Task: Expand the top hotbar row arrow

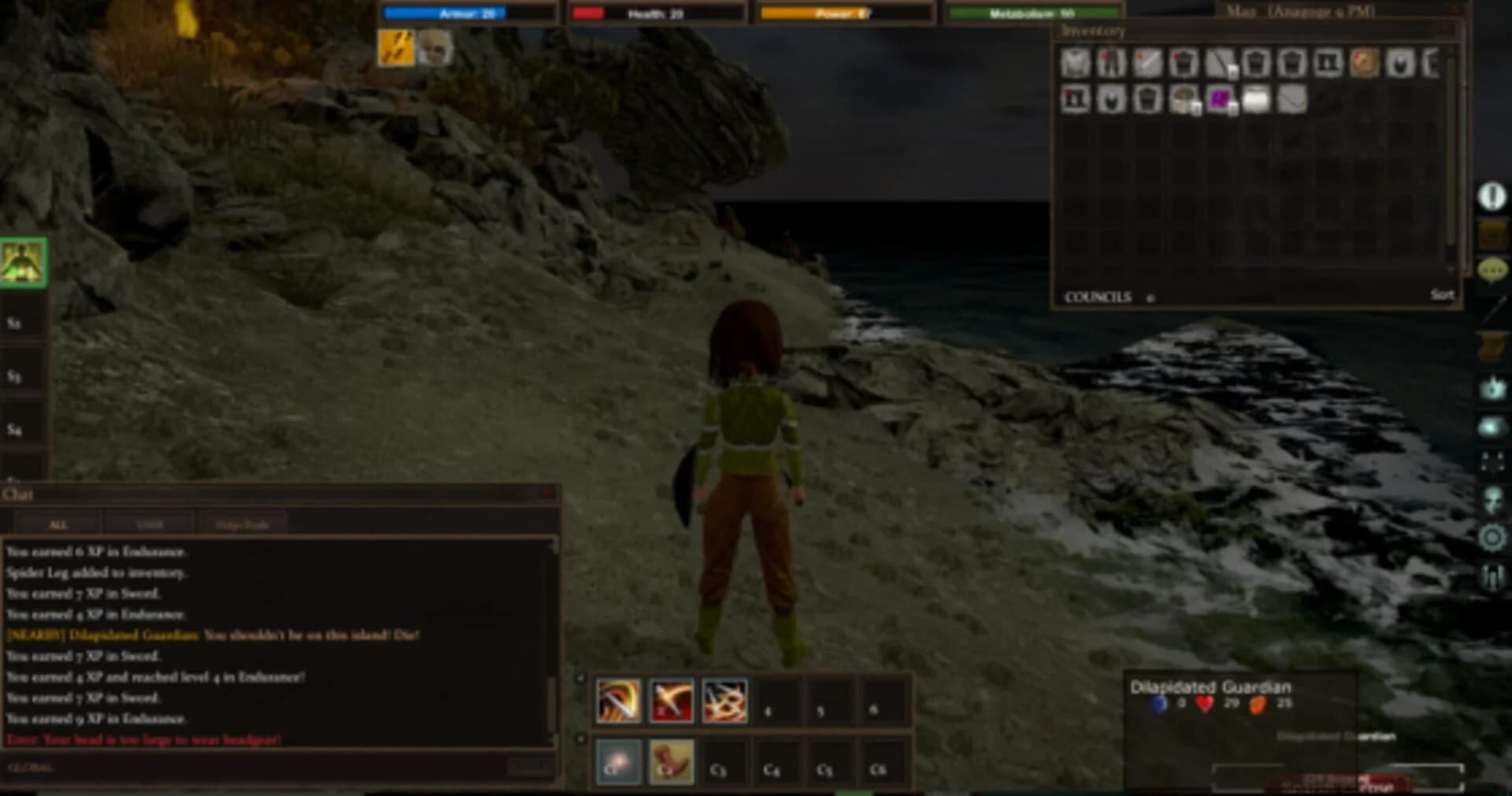Action: pyautogui.click(x=580, y=679)
